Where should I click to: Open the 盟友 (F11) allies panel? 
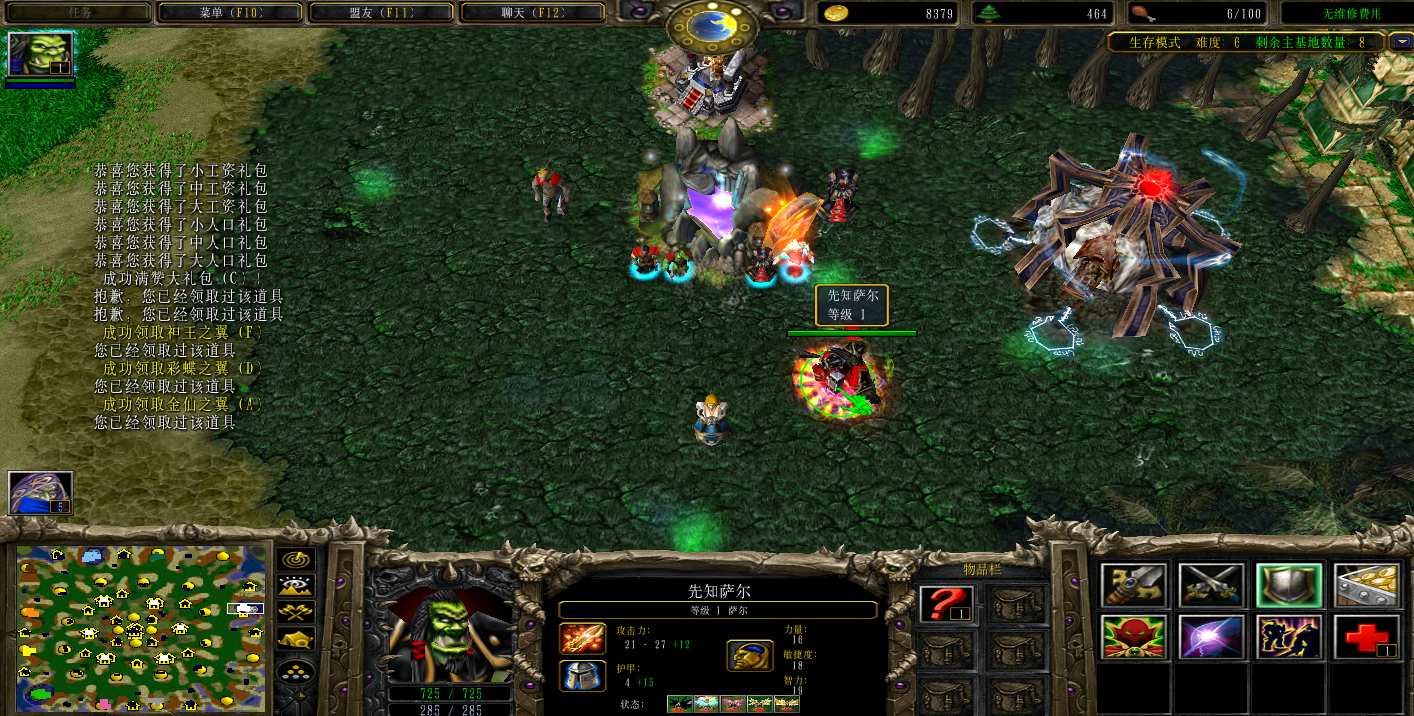[381, 13]
